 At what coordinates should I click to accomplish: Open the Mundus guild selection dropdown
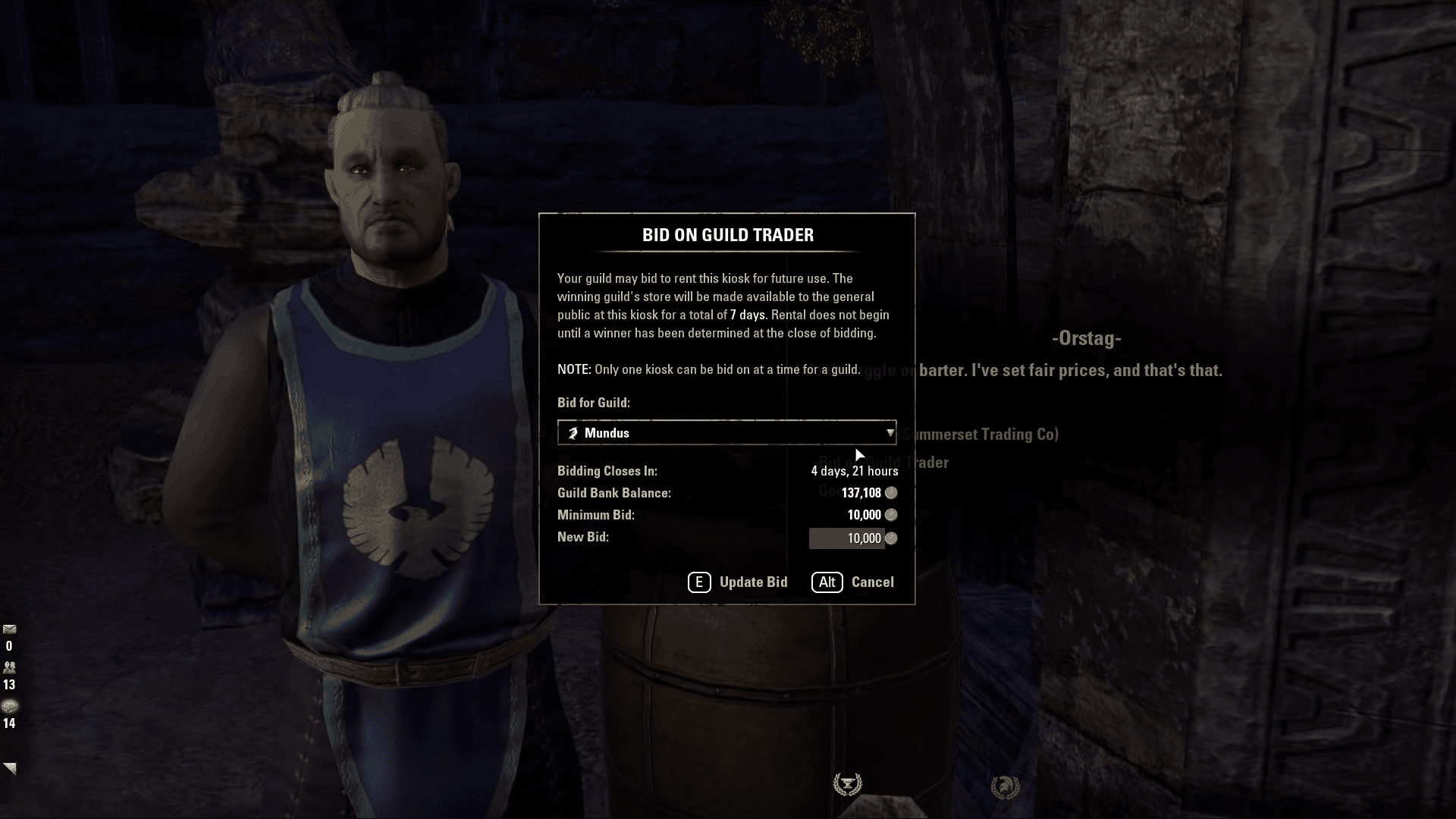coord(726,432)
